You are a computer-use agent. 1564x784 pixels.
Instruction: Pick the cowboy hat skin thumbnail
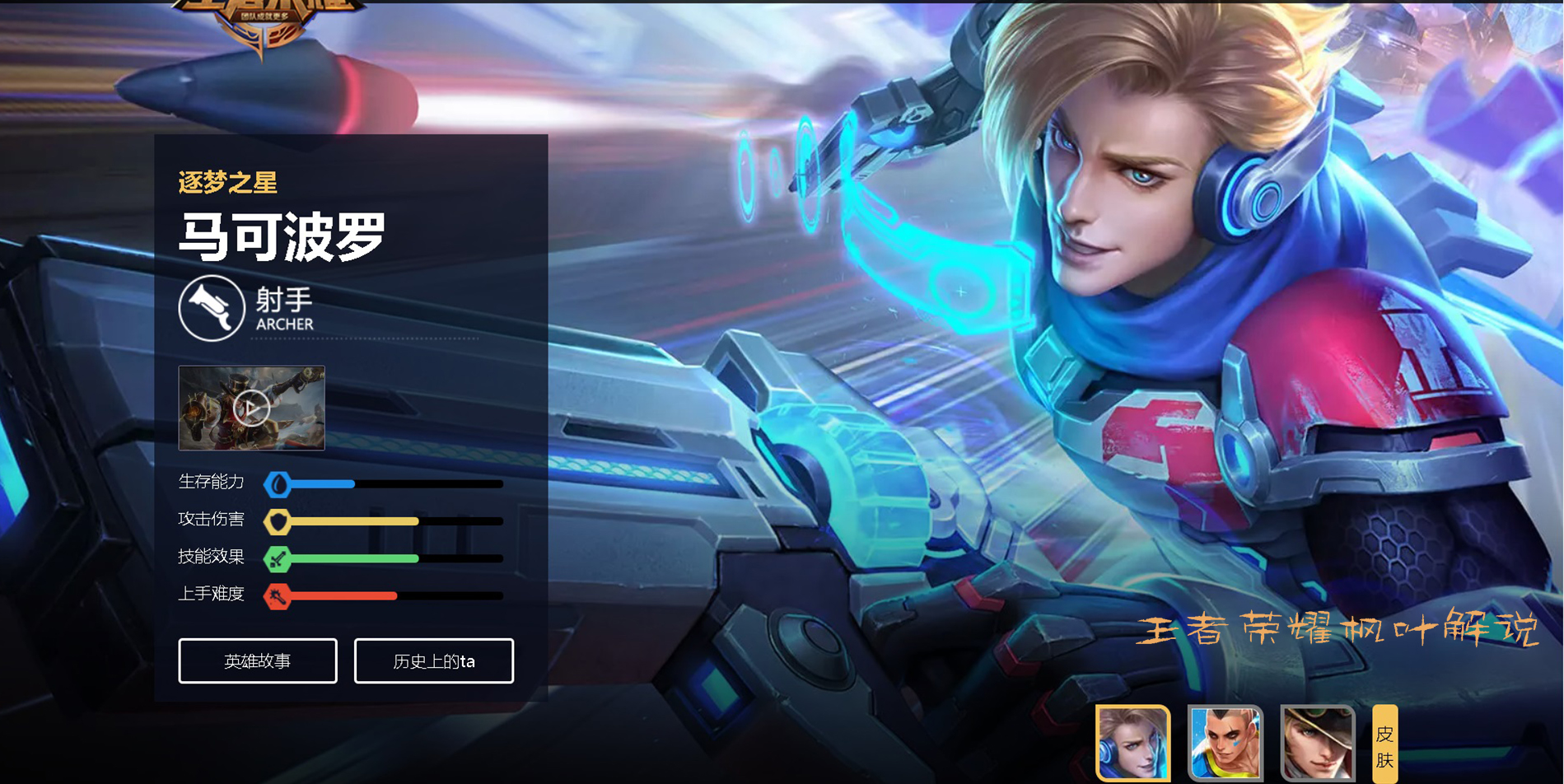[x=1317, y=743]
